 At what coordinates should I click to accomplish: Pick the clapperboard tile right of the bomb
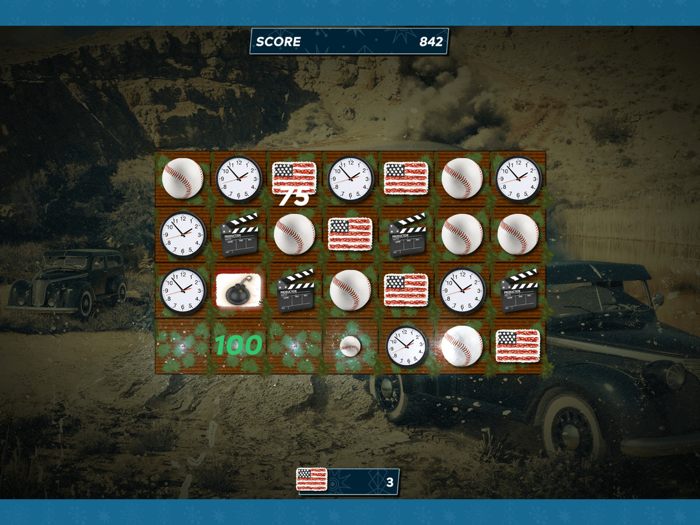pyautogui.click(x=295, y=290)
